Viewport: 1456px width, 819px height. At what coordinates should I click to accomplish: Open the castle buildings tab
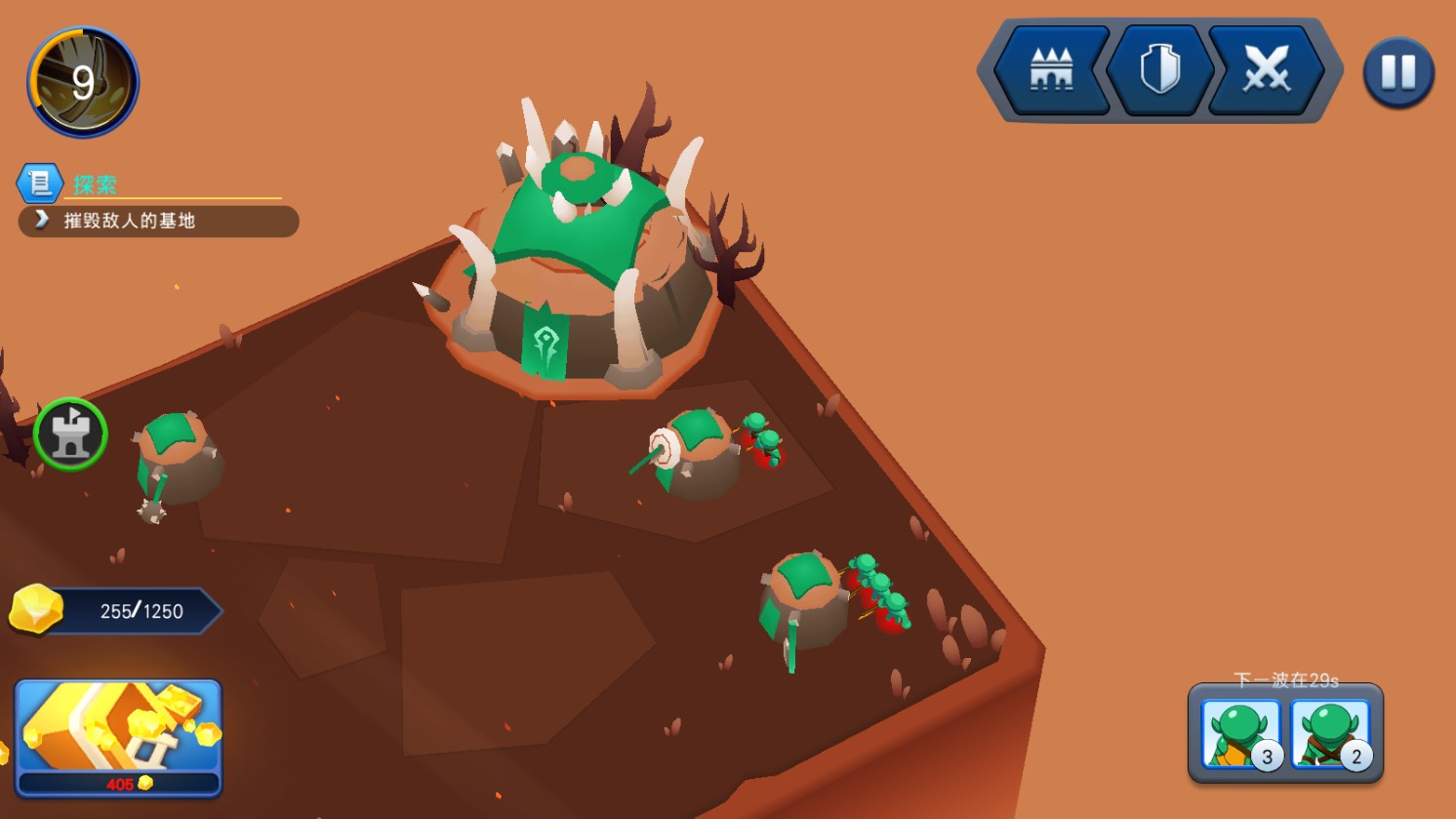click(1051, 70)
